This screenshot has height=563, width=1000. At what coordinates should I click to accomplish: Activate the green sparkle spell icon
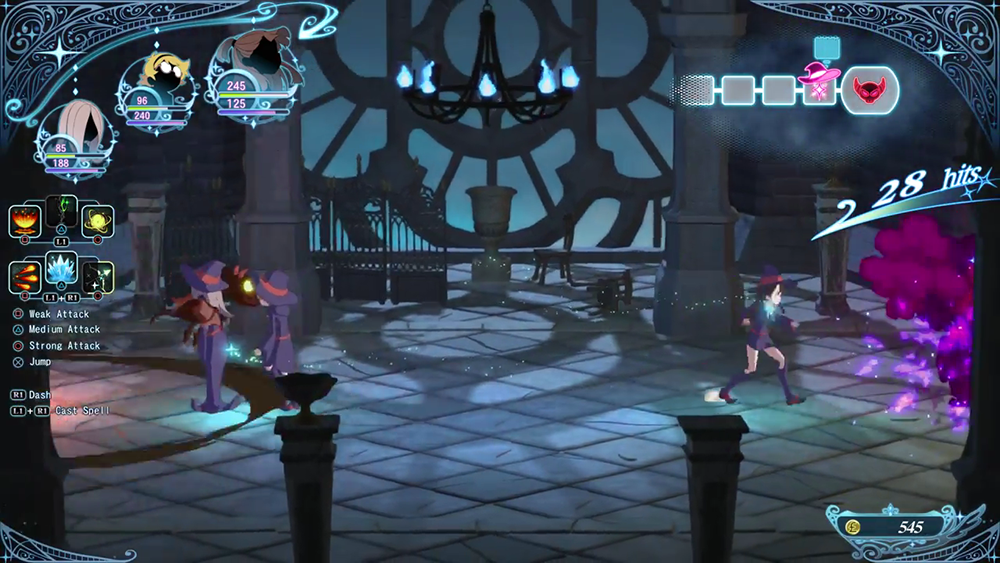(x=99, y=276)
